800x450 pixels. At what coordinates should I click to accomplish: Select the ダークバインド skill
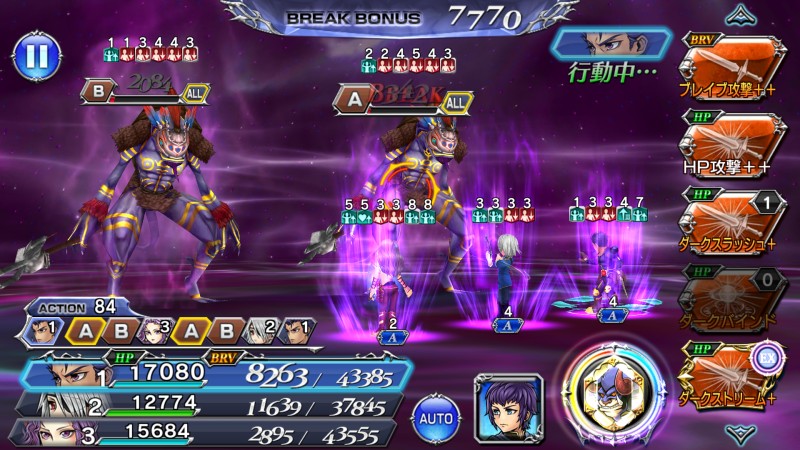(731, 289)
